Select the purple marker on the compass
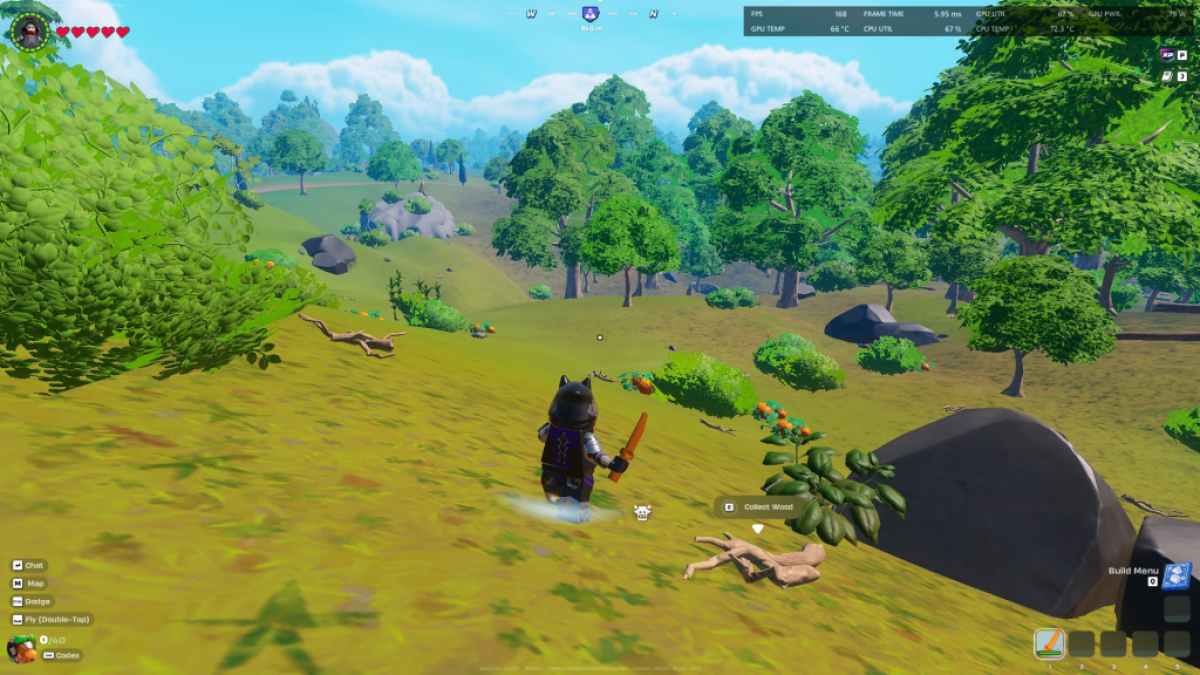The width and height of the screenshot is (1200, 675). [x=590, y=15]
